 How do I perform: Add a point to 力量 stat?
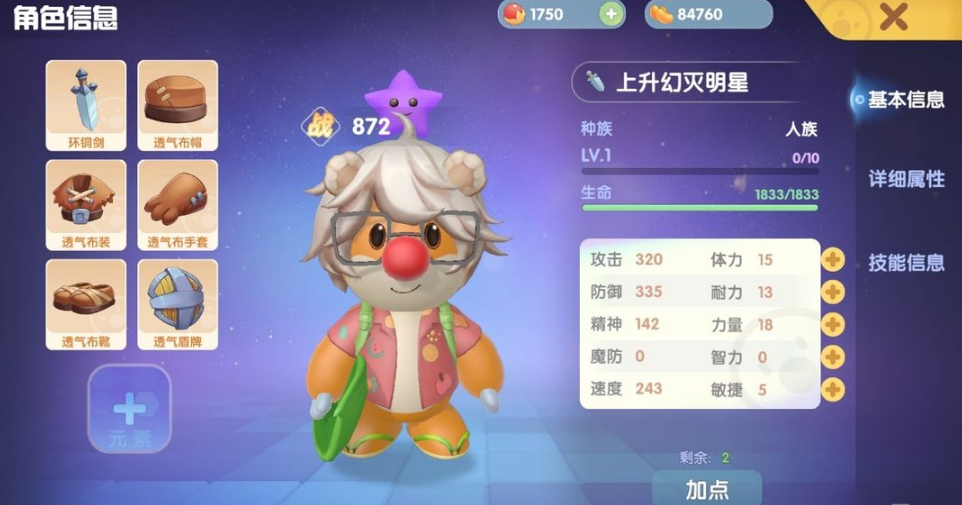[x=832, y=325]
